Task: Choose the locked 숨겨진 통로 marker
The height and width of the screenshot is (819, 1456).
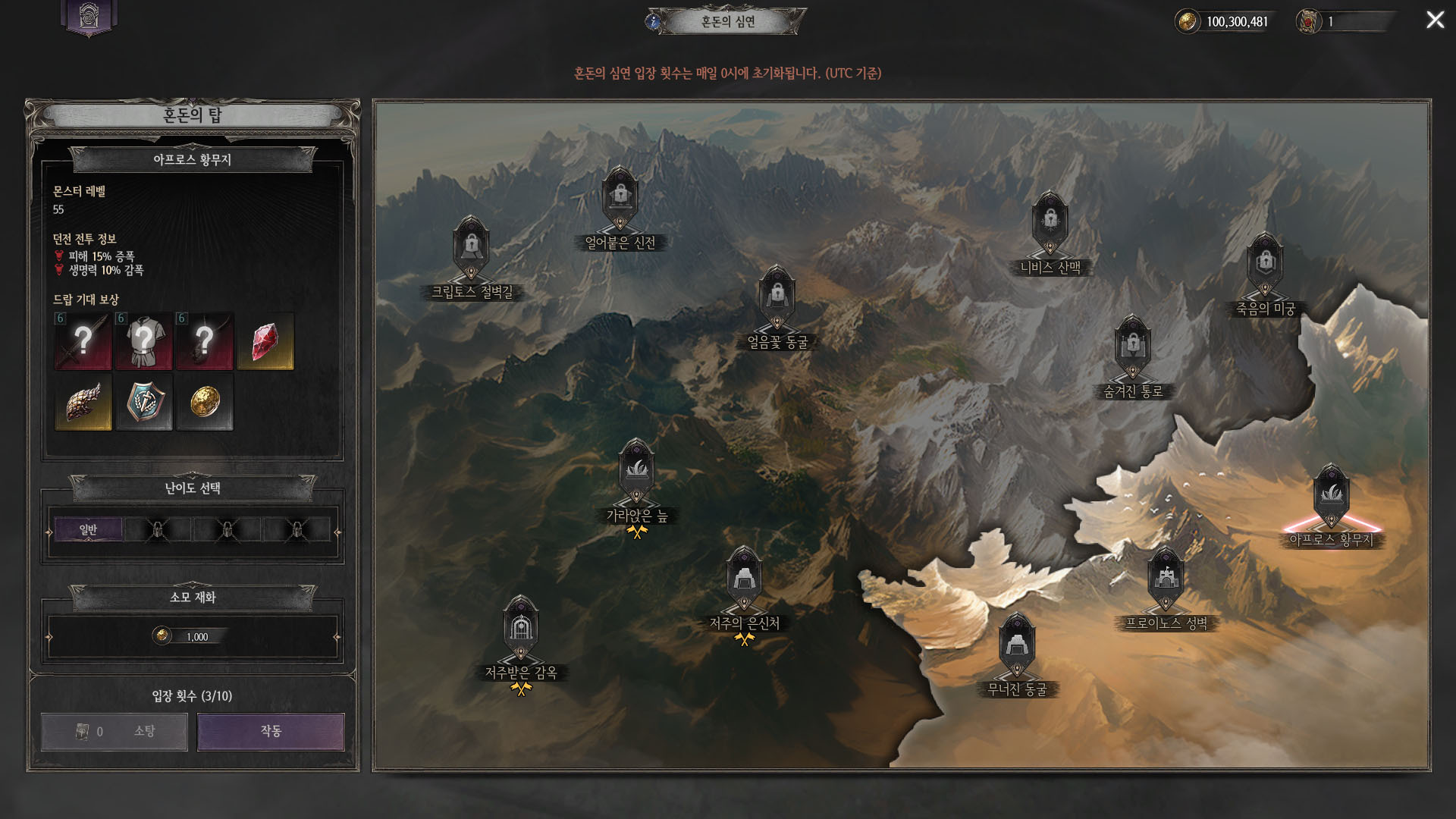Action: (x=1132, y=347)
